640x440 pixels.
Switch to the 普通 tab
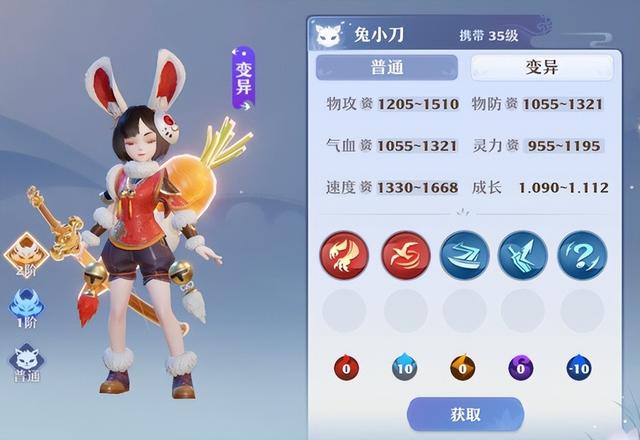(x=386, y=67)
